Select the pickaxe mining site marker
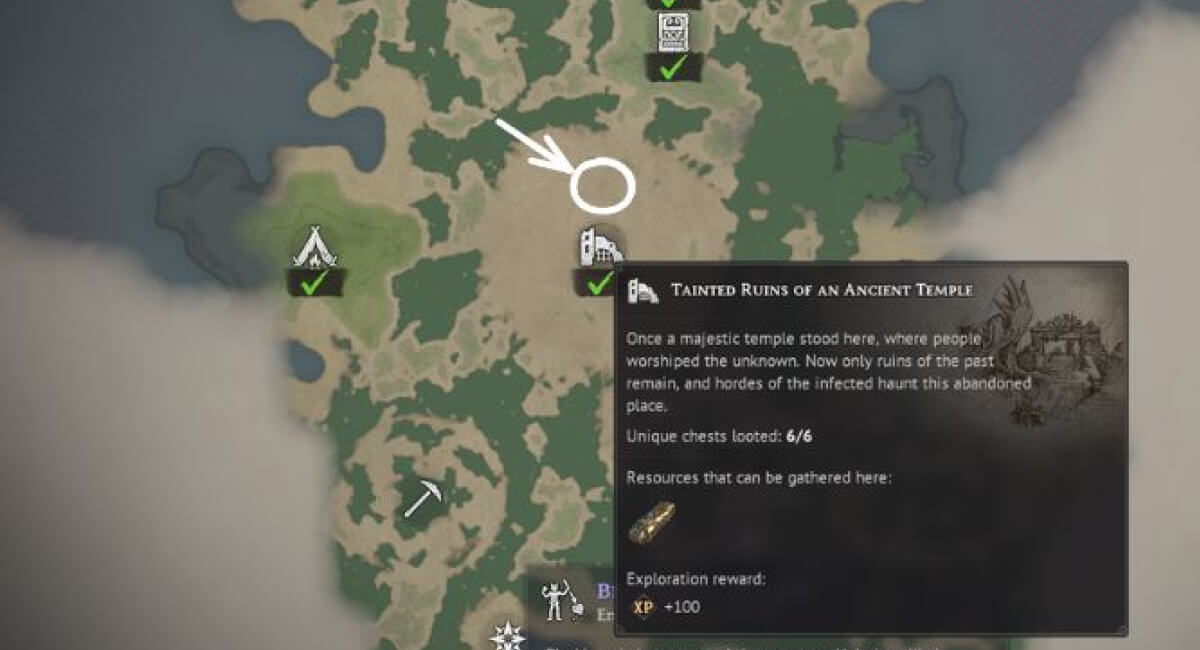 (424, 498)
